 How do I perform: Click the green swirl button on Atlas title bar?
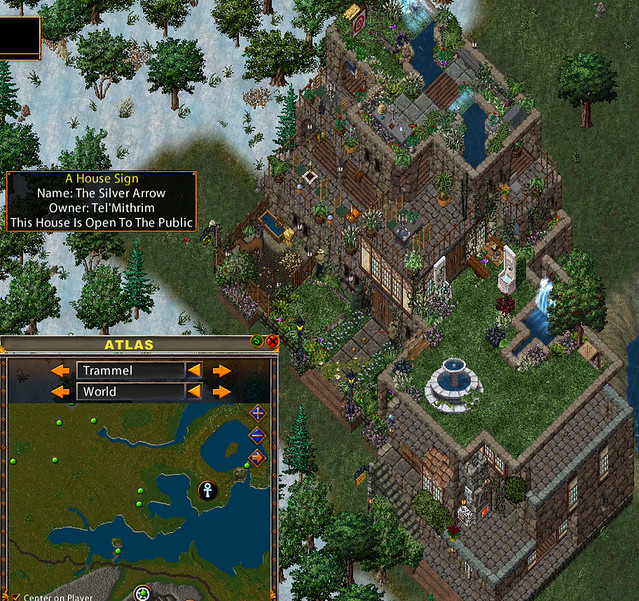coord(258,342)
